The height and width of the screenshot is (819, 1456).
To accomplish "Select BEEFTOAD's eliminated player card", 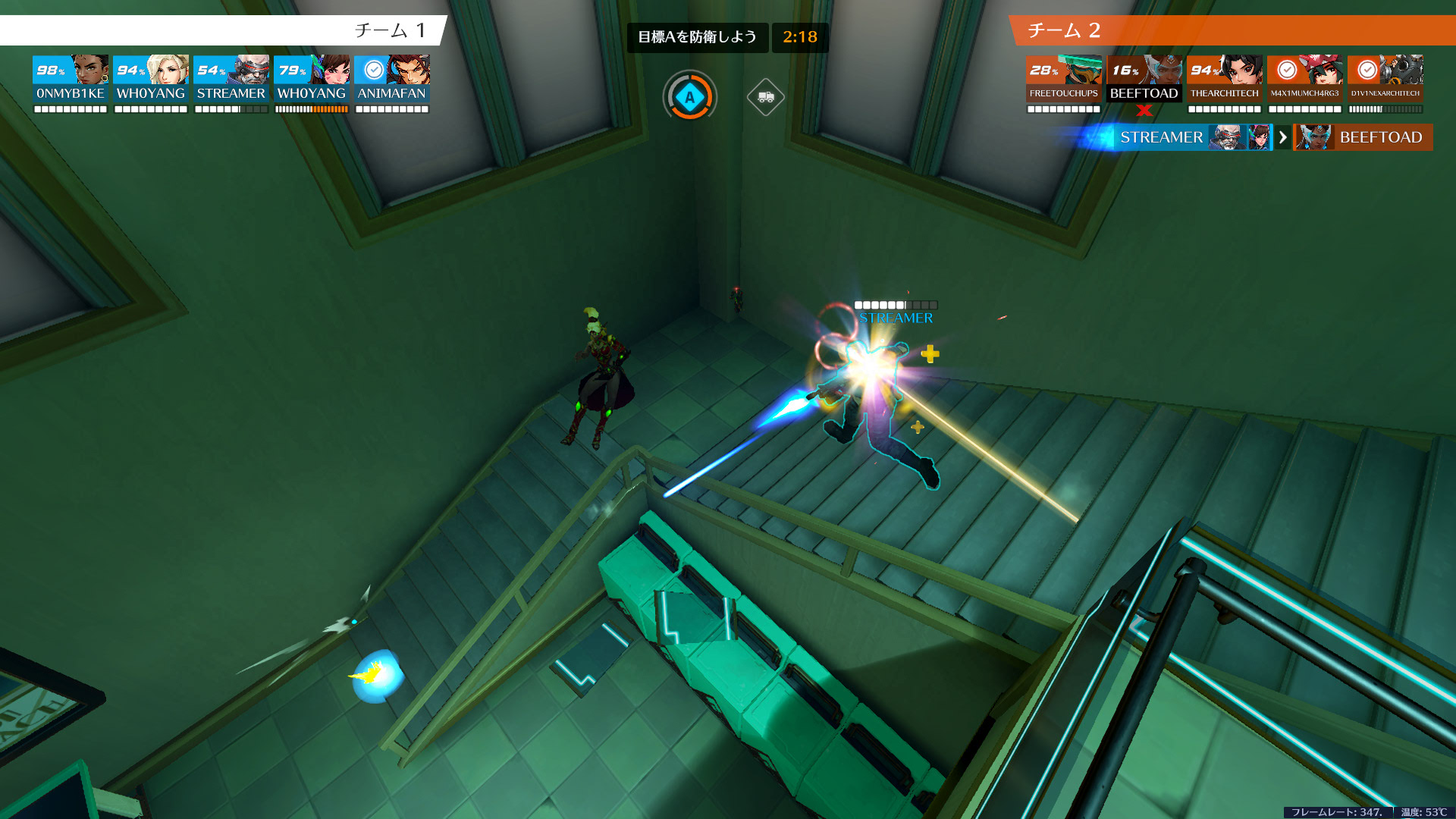I will tap(1144, 83).
